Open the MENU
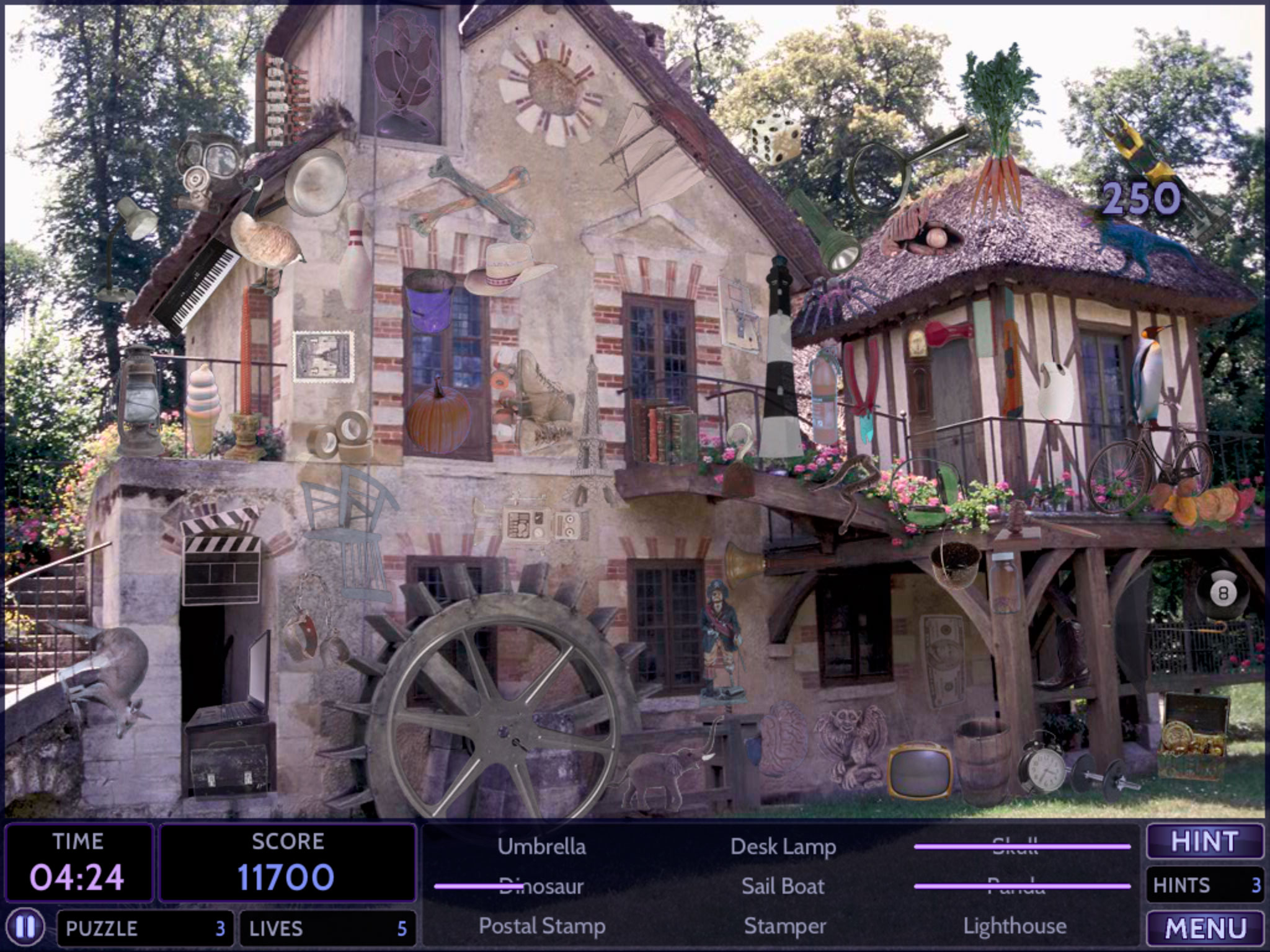The width and height of the screenshot is (1270, 952). [x=1204, y=928]
